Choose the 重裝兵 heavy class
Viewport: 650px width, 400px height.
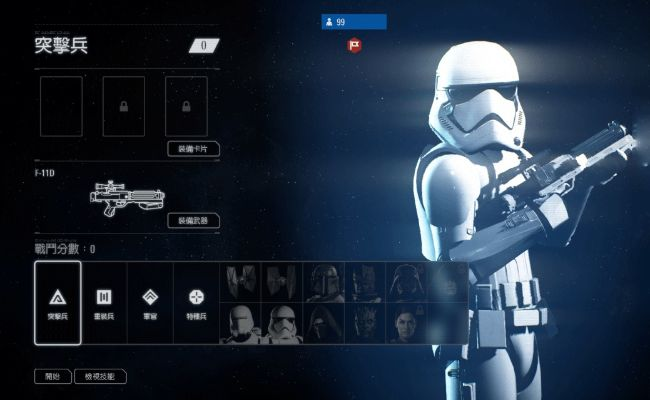(x=103, y=302)
